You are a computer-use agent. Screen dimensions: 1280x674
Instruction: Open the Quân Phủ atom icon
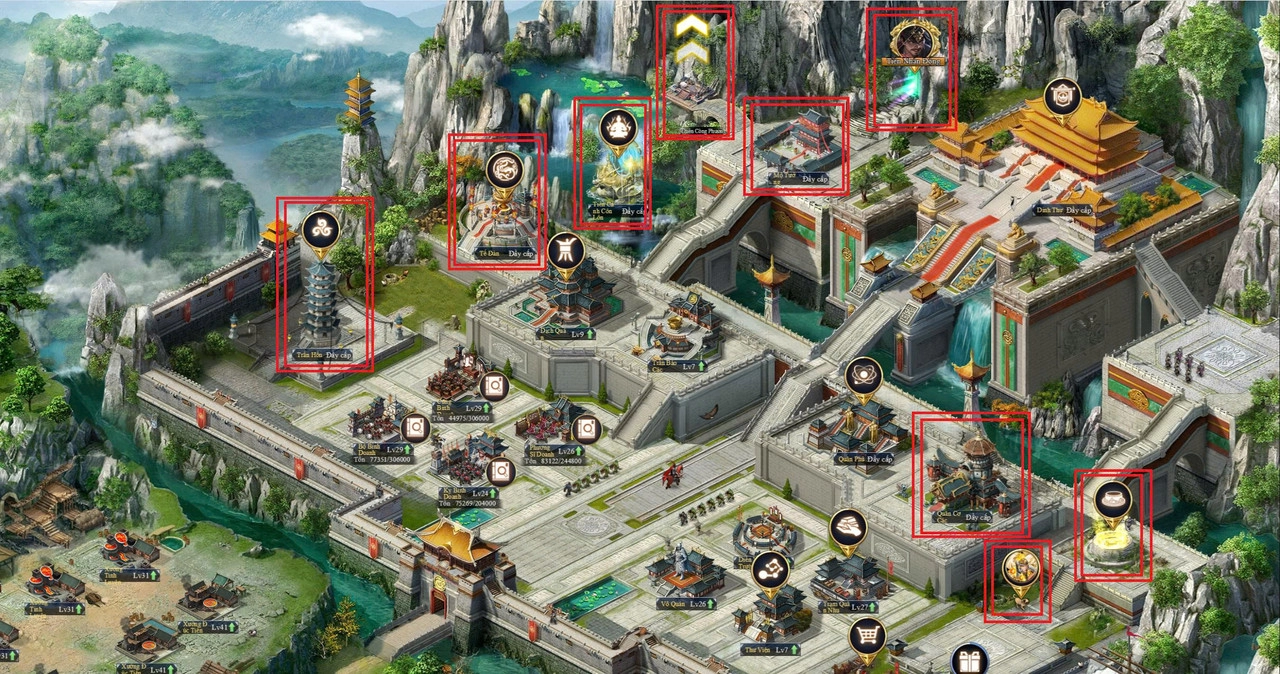click(863, 377)
